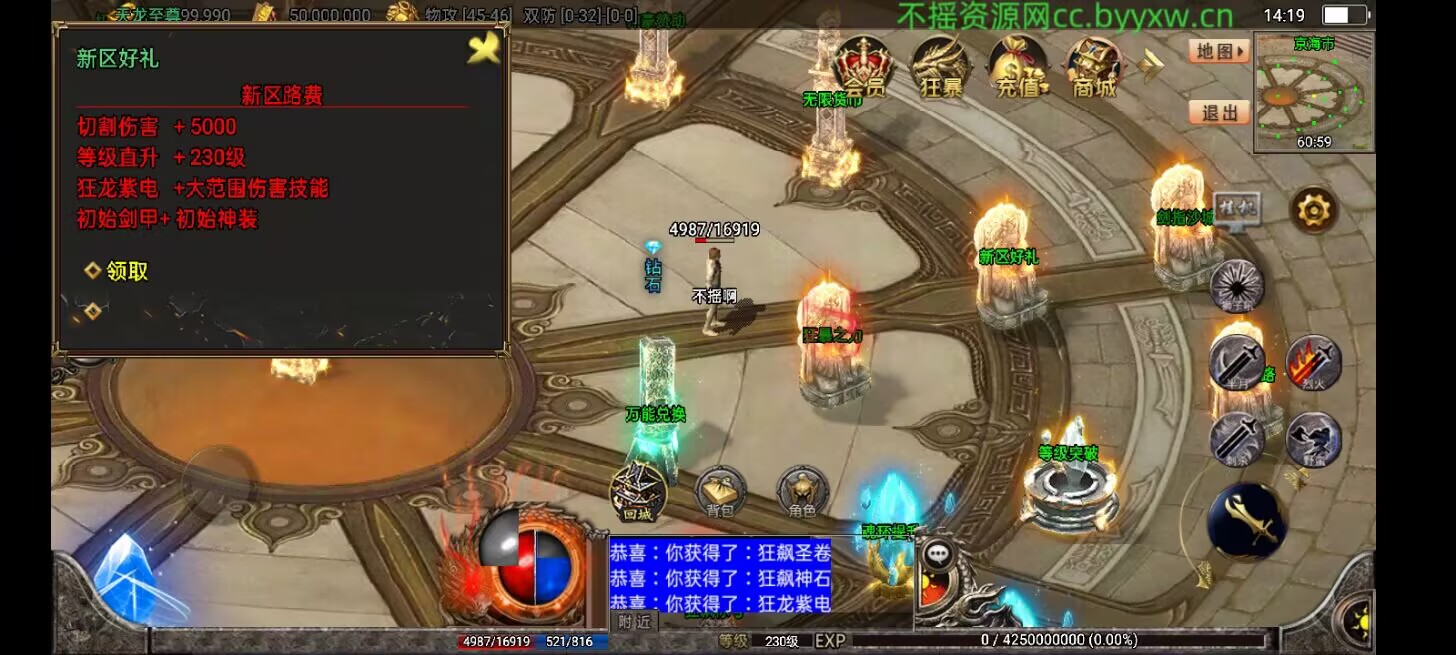
Task: Open the 狂暴 dragon icon
Action: 940,68
